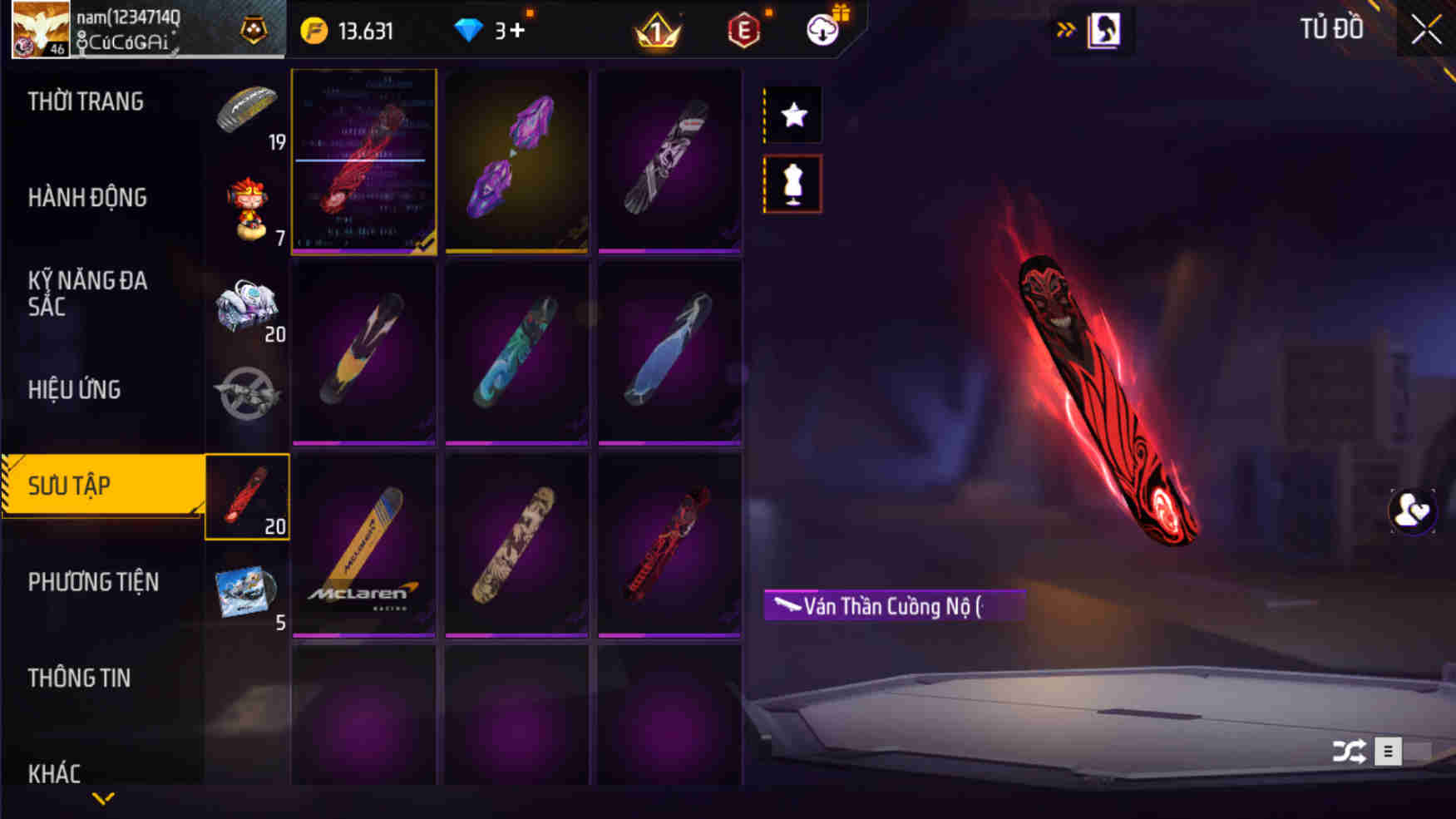Image resolution: width=1456 pixels, height=819 pixels.
Task: Open the PHƯƠNG TIỆN tab
Action: 94,582
